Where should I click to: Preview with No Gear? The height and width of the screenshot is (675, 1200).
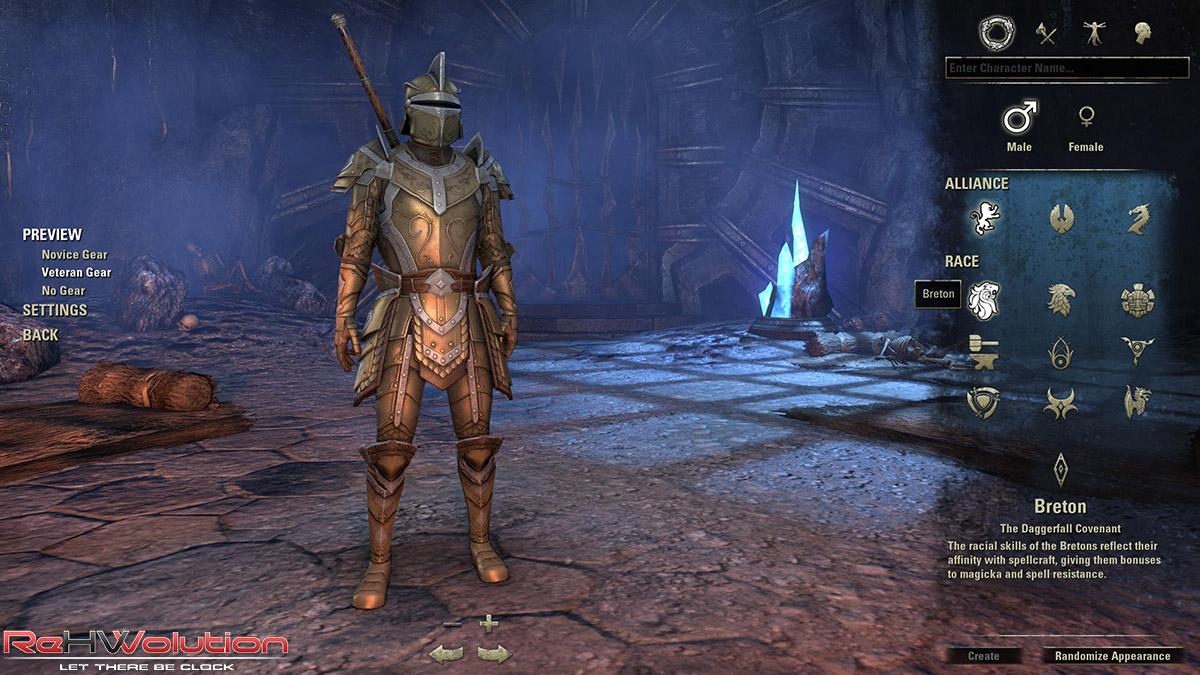pyautogui.click(x=64, y=290)
